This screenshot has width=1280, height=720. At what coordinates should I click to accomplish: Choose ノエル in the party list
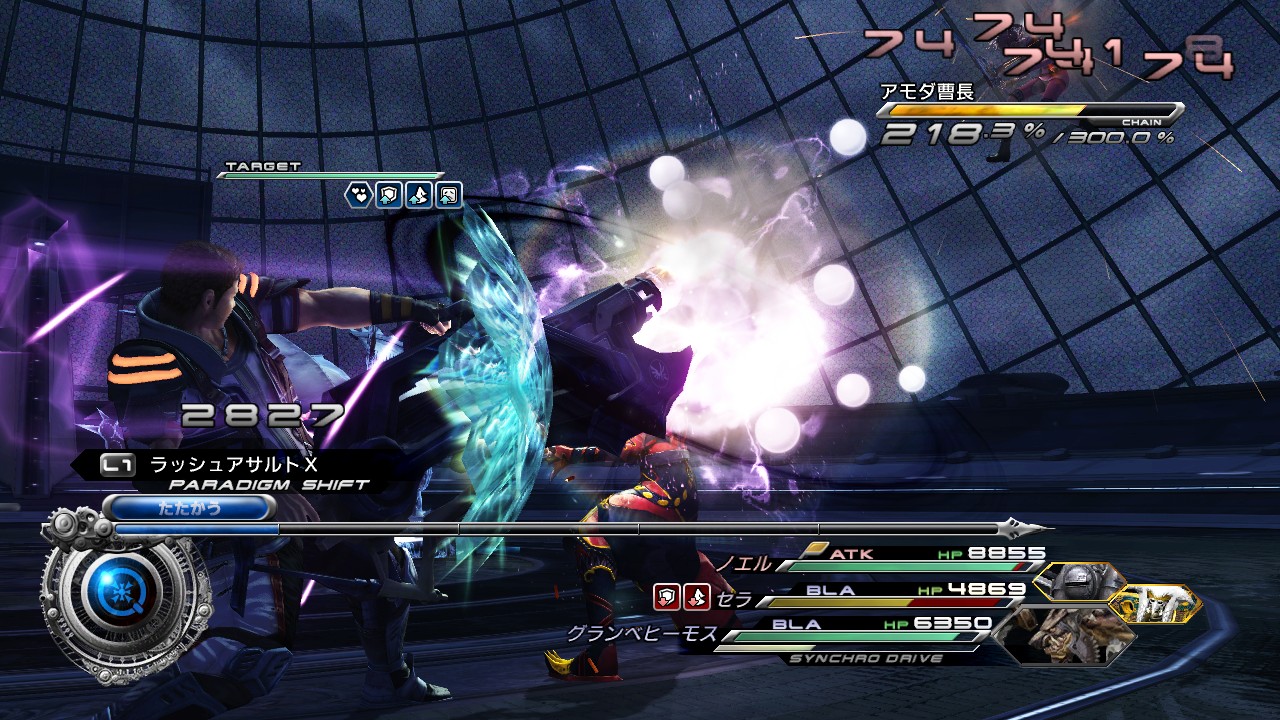[x=743, y=564]
